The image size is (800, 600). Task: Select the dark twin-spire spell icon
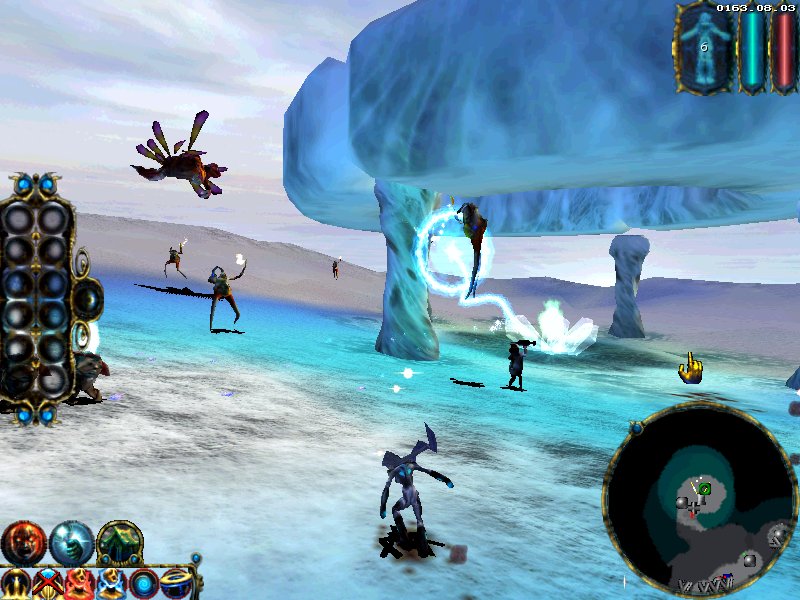15,583
